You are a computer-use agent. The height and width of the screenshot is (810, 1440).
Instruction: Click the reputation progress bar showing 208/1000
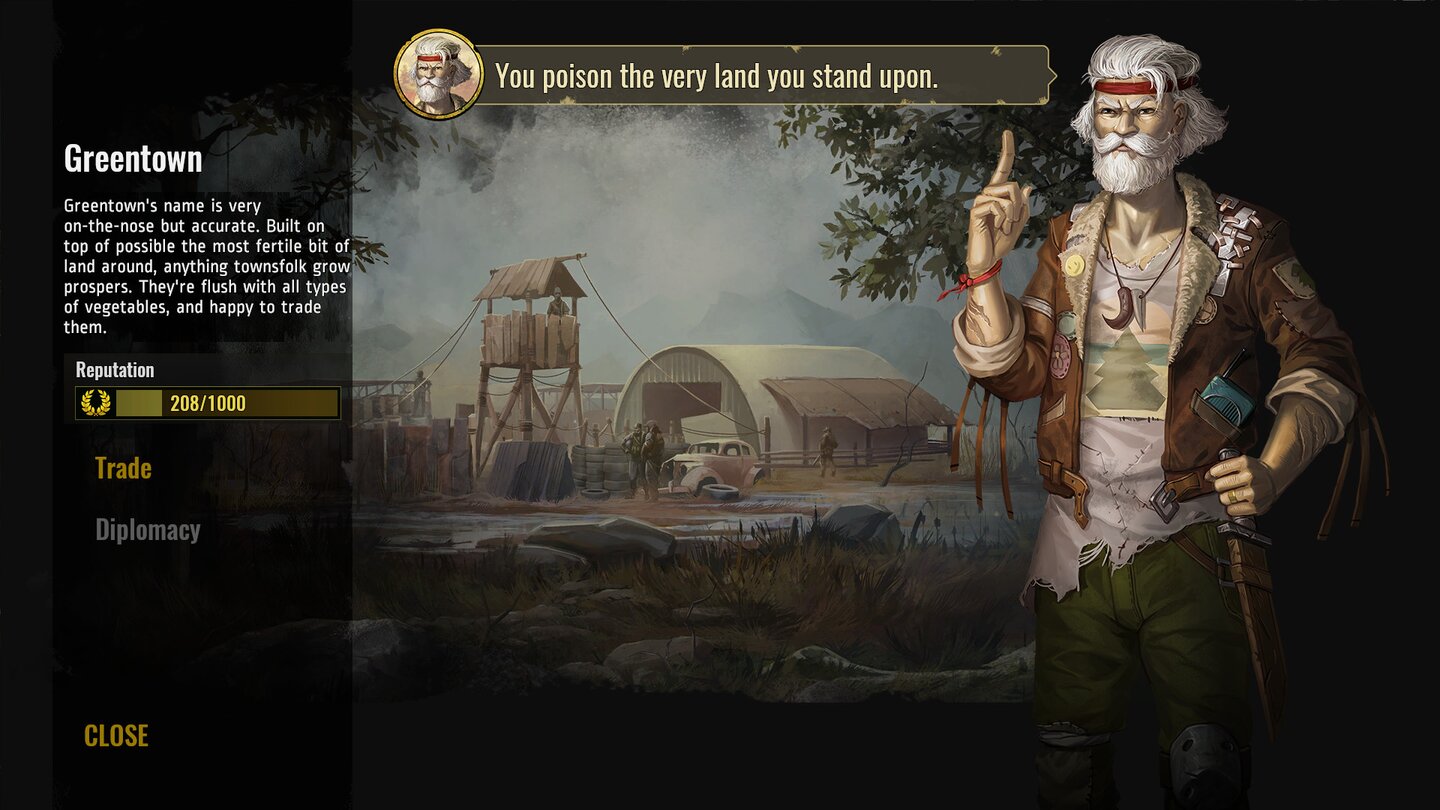210,405
